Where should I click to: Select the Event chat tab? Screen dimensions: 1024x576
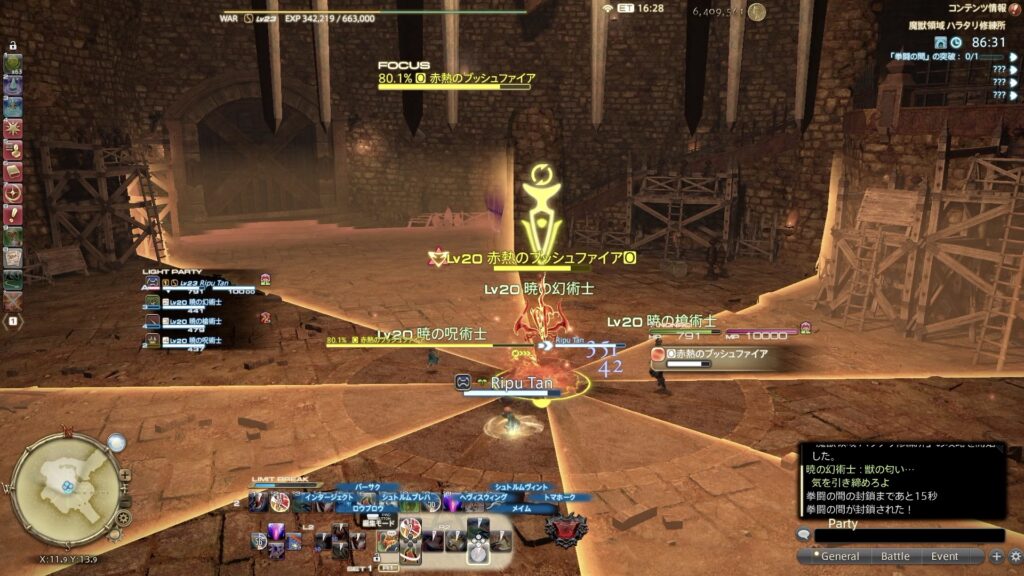click(944, 556)
